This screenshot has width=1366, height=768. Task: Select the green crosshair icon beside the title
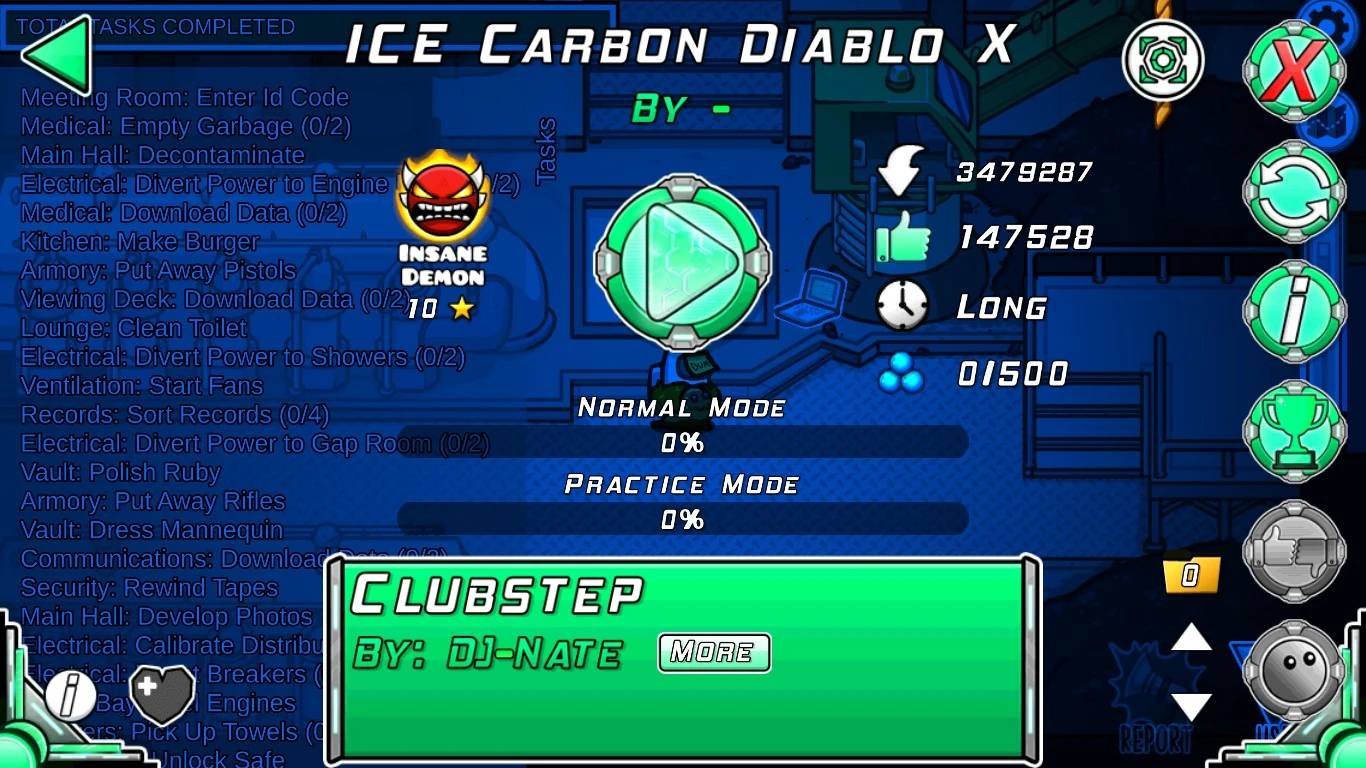click(x=1162, y=60)
